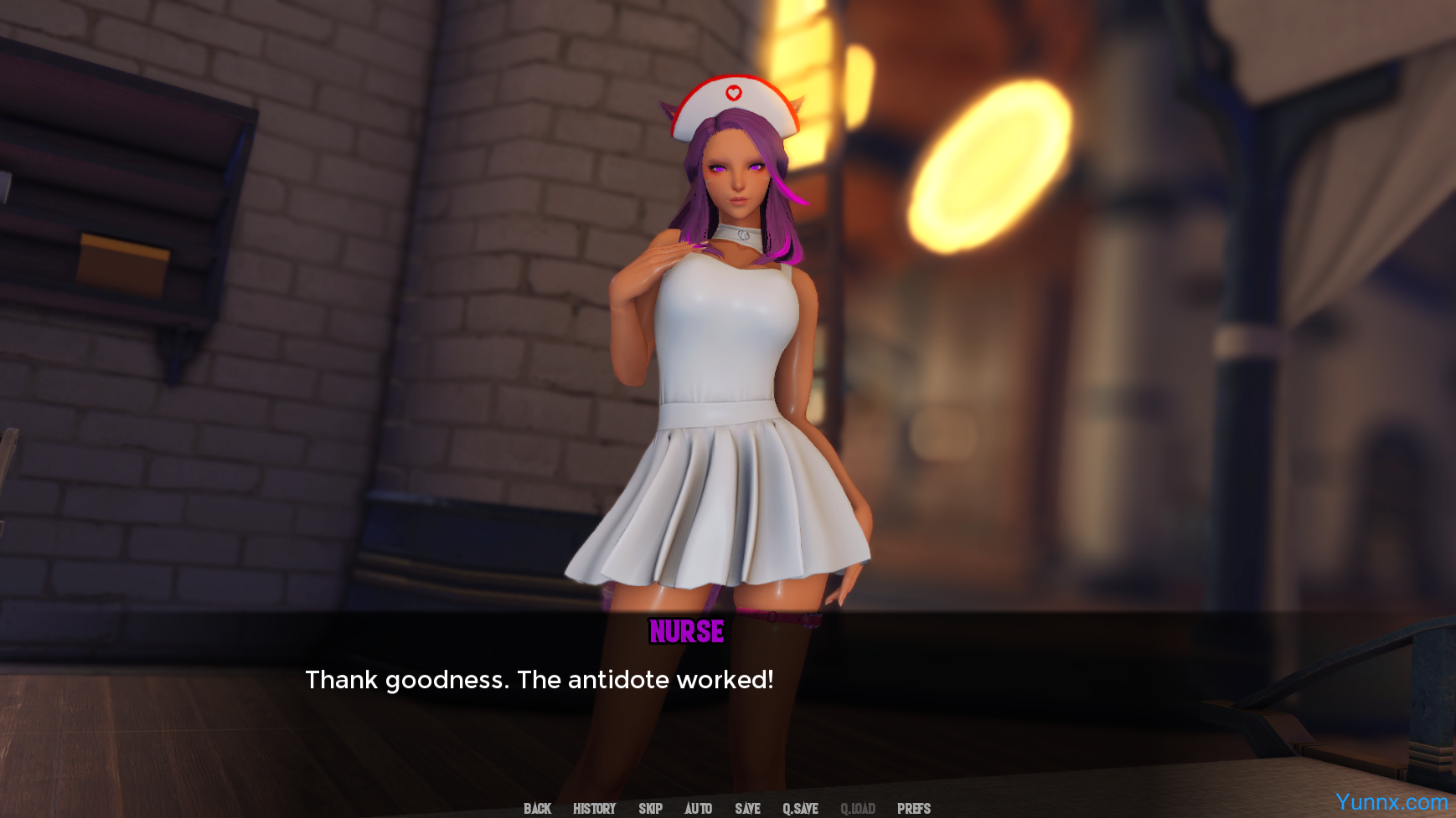The width and height of the screenshot is (1456, 818).
Task: Toggle Auto dialogue advance
Action: click(x=698, y=808)
